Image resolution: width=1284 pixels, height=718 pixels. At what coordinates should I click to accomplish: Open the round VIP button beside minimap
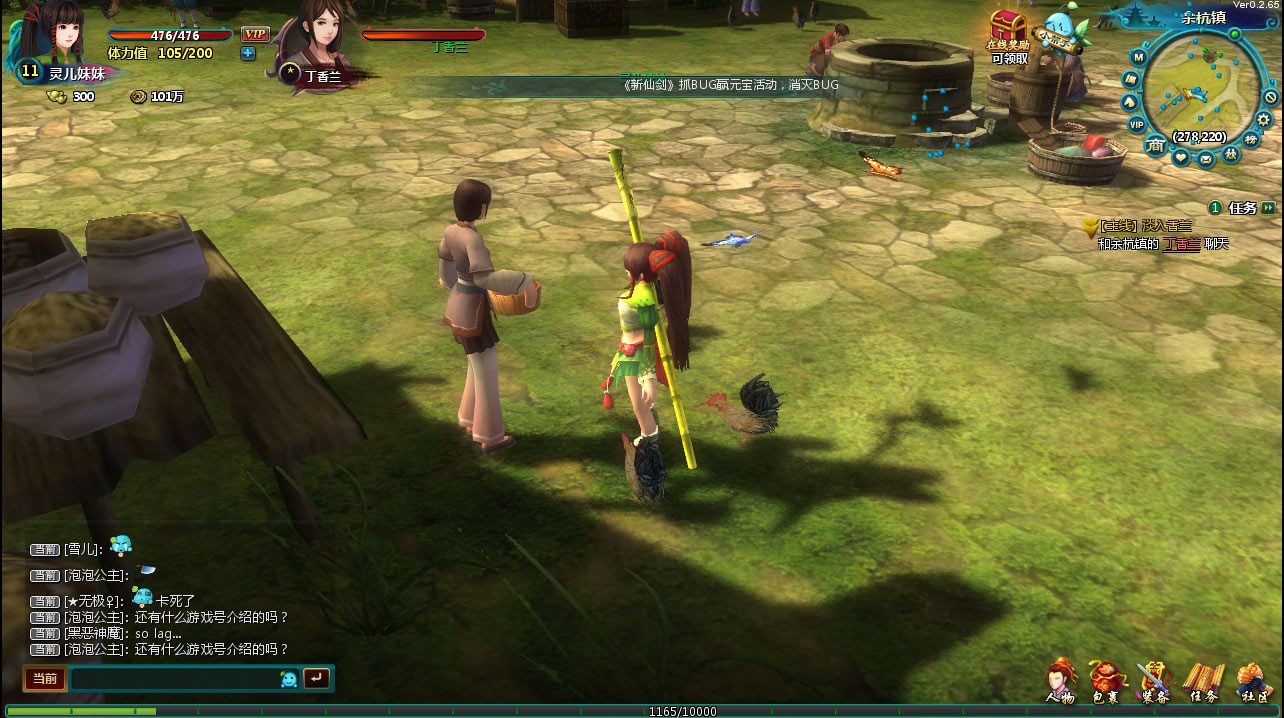click(x=1136, y=124)
